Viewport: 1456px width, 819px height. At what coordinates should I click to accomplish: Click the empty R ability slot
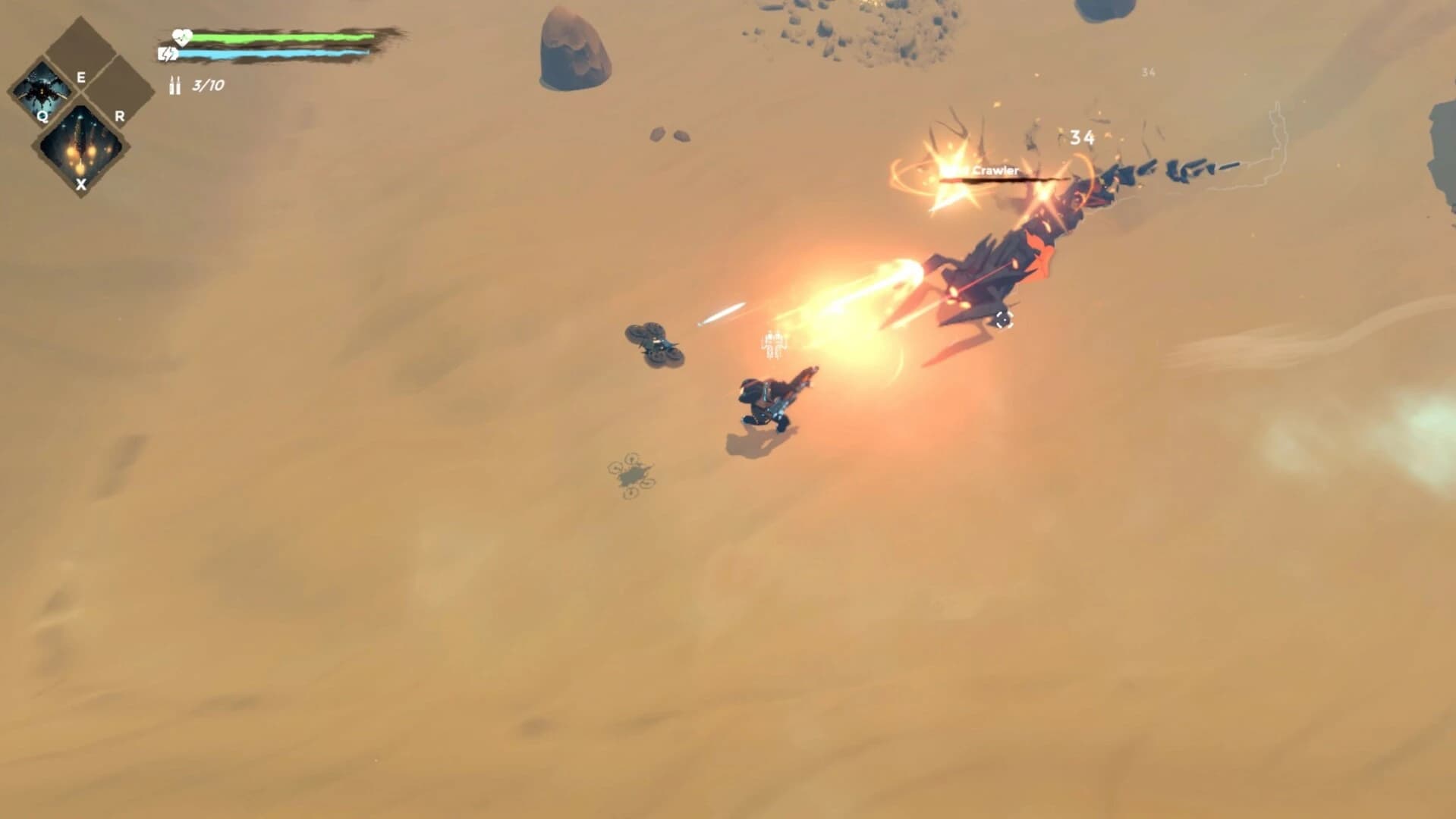coord(115,91)
